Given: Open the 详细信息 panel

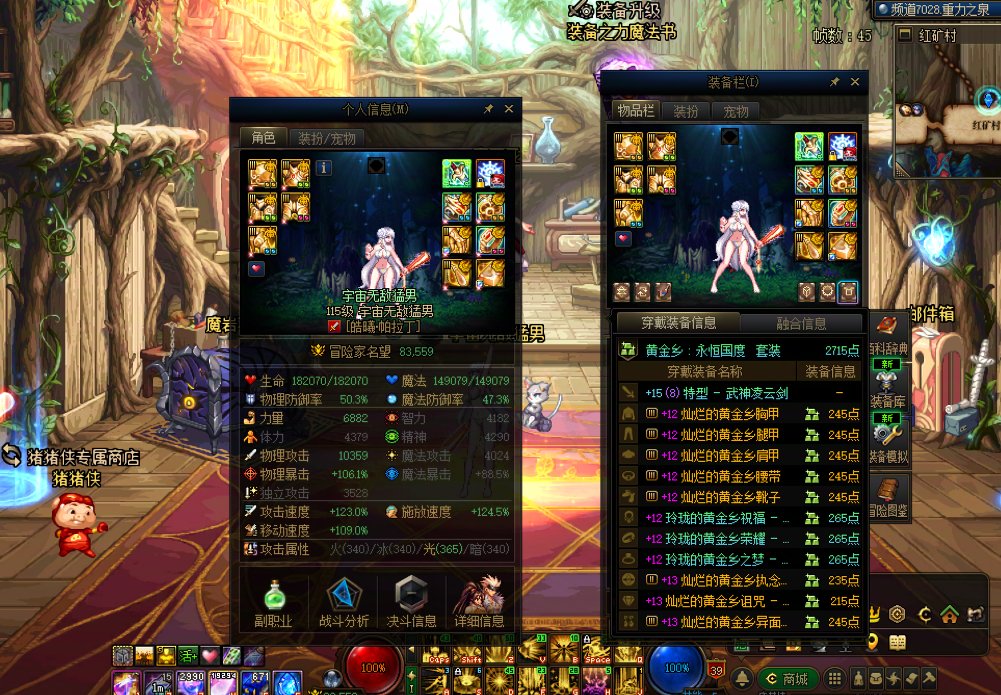Looking at the screenshot, I should point(479,602).
